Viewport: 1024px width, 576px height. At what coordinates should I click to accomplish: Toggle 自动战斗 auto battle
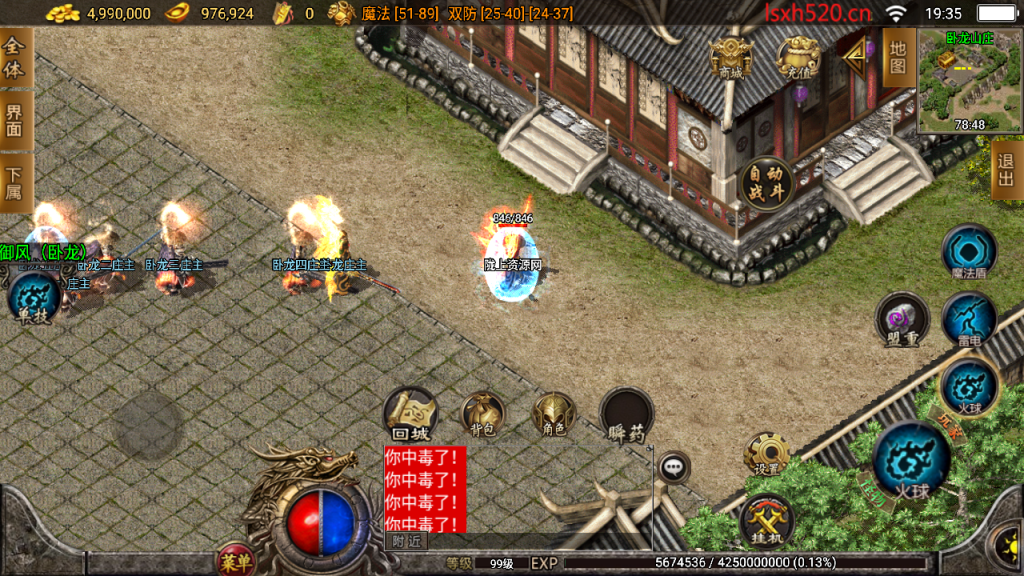(767, 184)
